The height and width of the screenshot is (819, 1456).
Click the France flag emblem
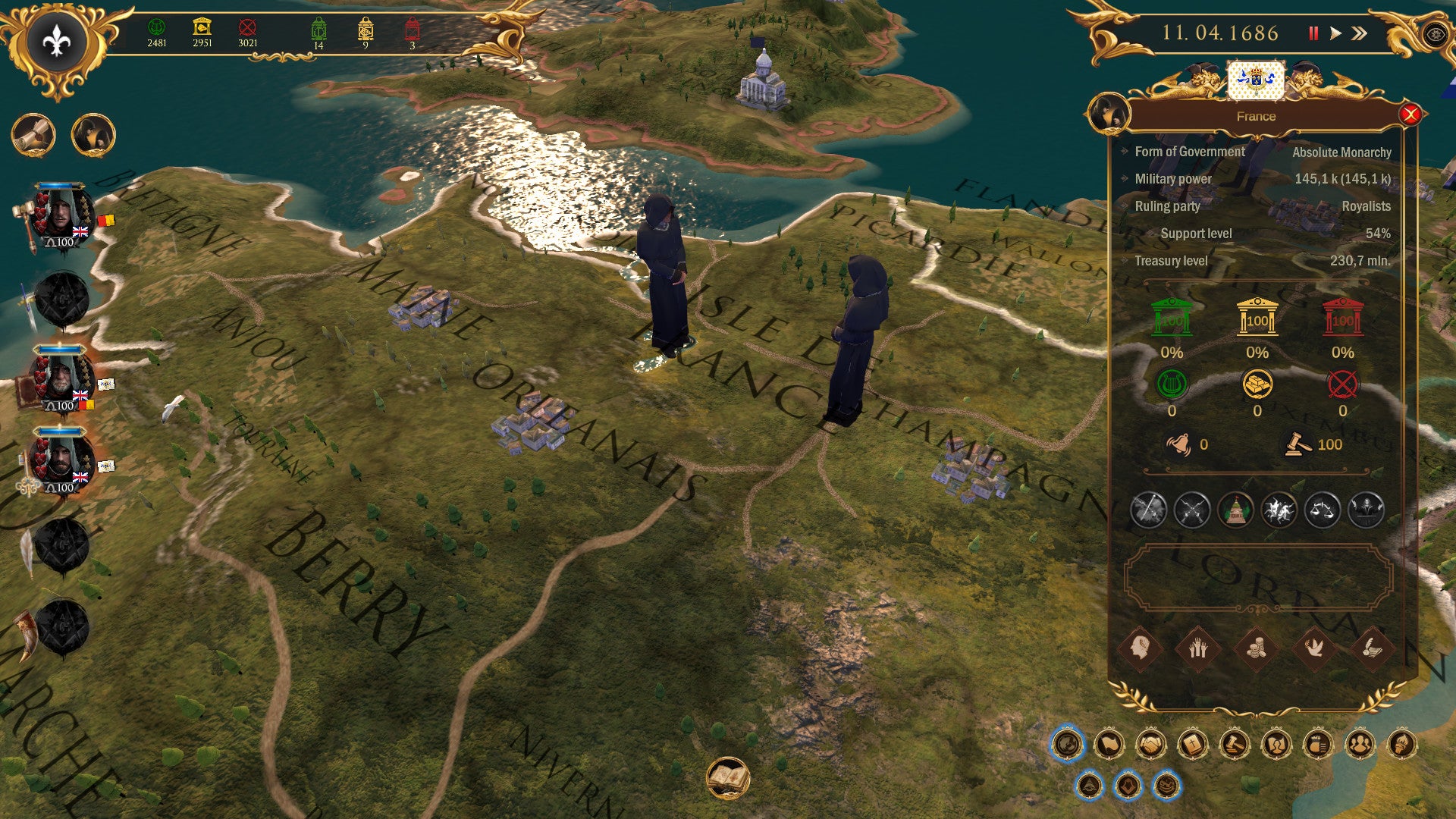pos(1256,80)
